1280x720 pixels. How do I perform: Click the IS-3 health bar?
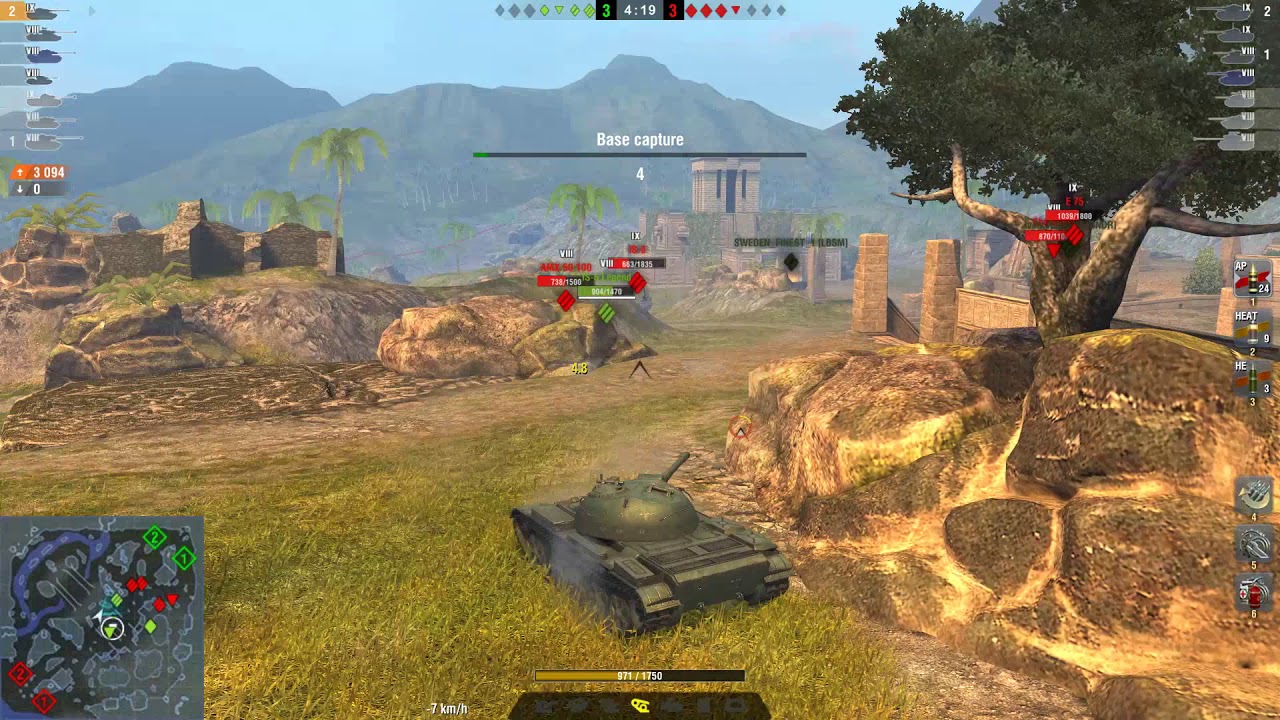tap(636, 264)
